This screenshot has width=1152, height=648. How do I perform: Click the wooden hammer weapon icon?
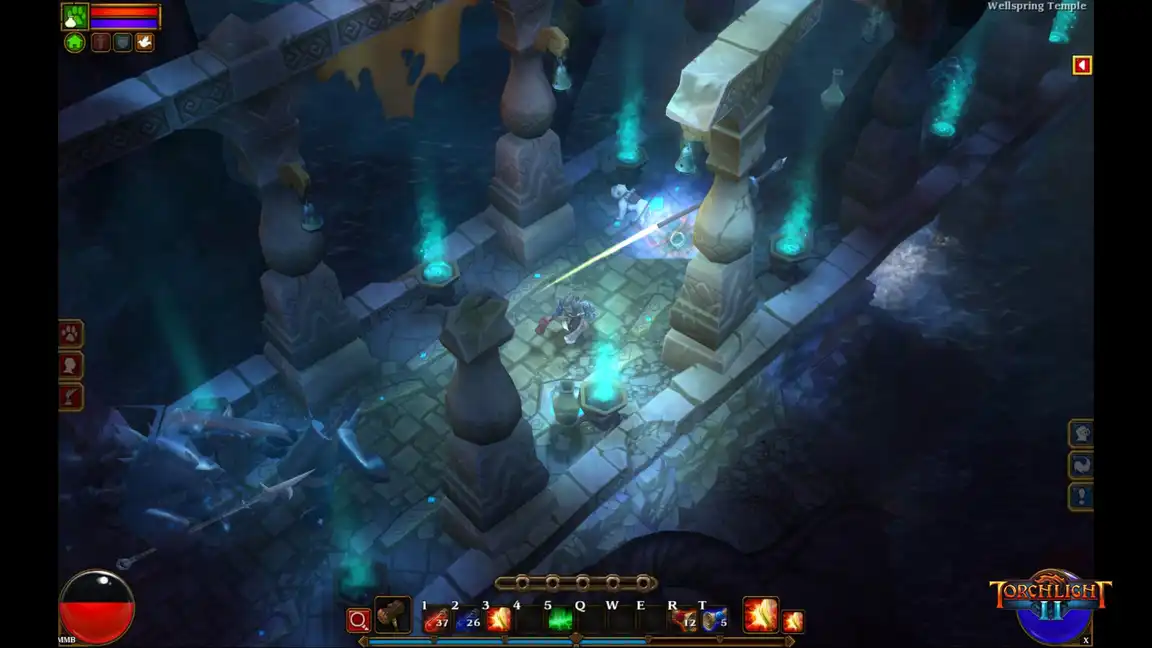click(393, 616)
